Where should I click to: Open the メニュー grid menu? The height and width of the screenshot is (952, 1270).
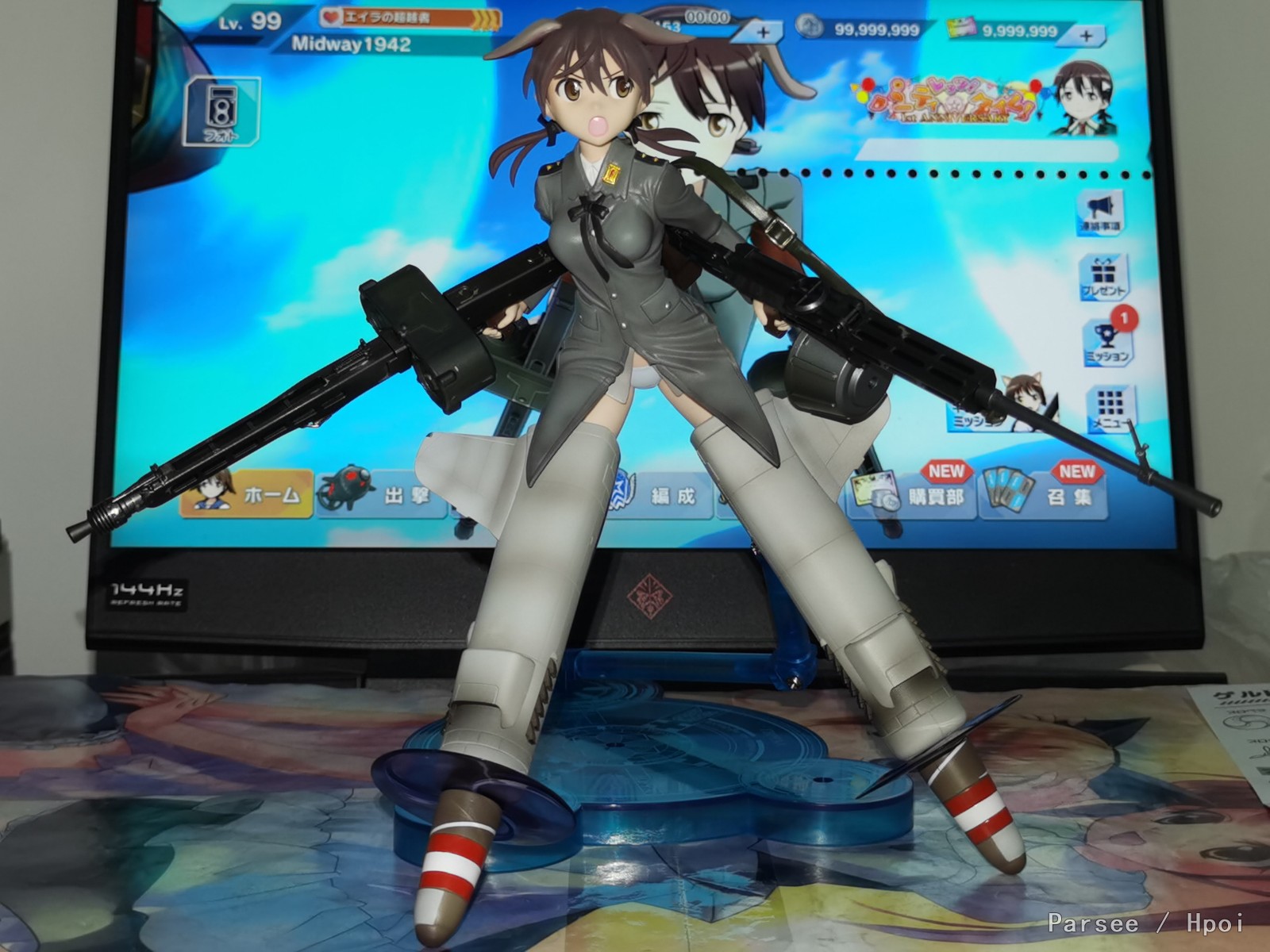1110,410
